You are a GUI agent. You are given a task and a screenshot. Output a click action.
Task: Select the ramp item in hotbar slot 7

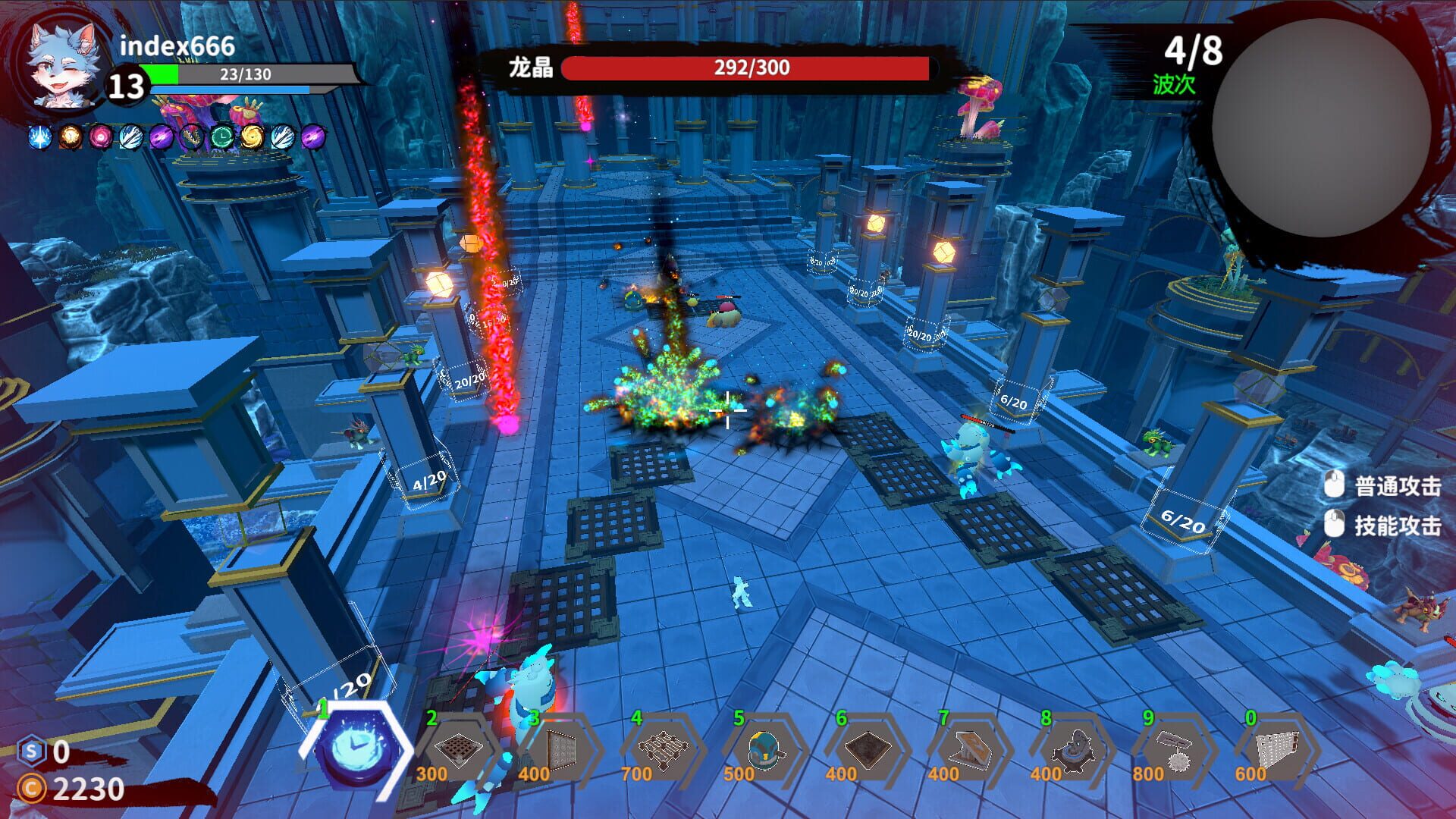click(972, 751)
